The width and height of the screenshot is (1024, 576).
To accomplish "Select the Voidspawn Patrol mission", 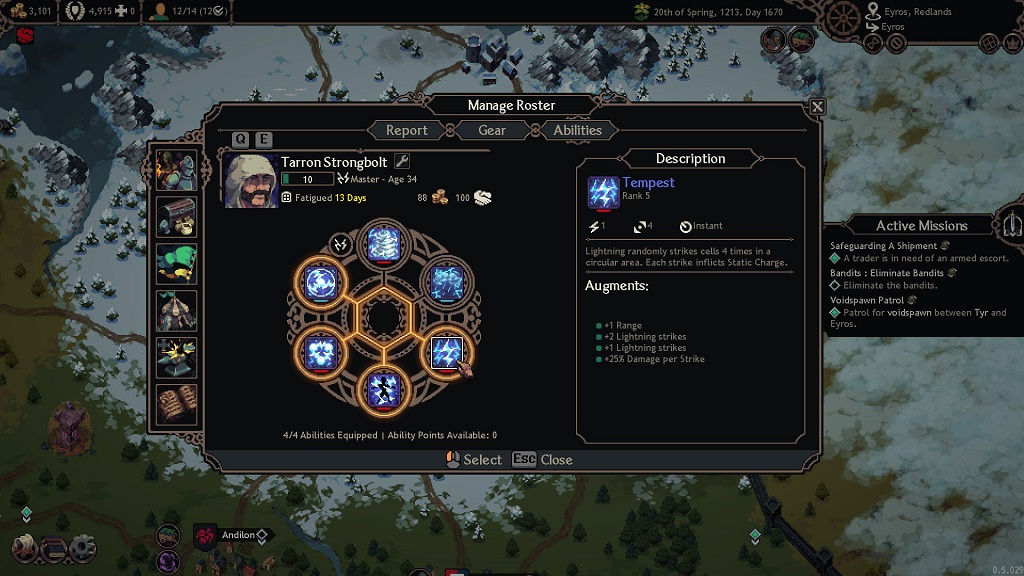I will tap(867, 300).
